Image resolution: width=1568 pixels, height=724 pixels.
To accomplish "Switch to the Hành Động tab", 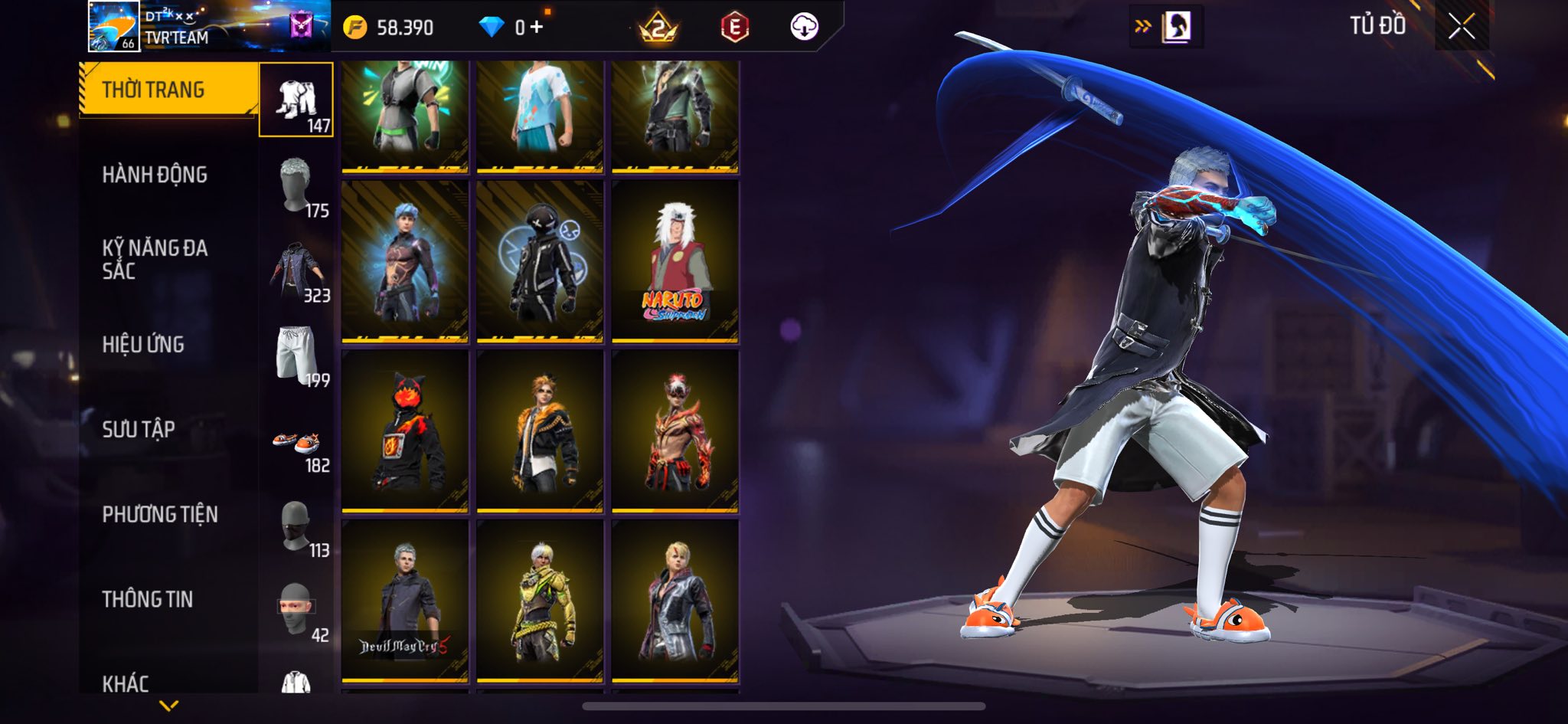I will click(x=155, y=175).
